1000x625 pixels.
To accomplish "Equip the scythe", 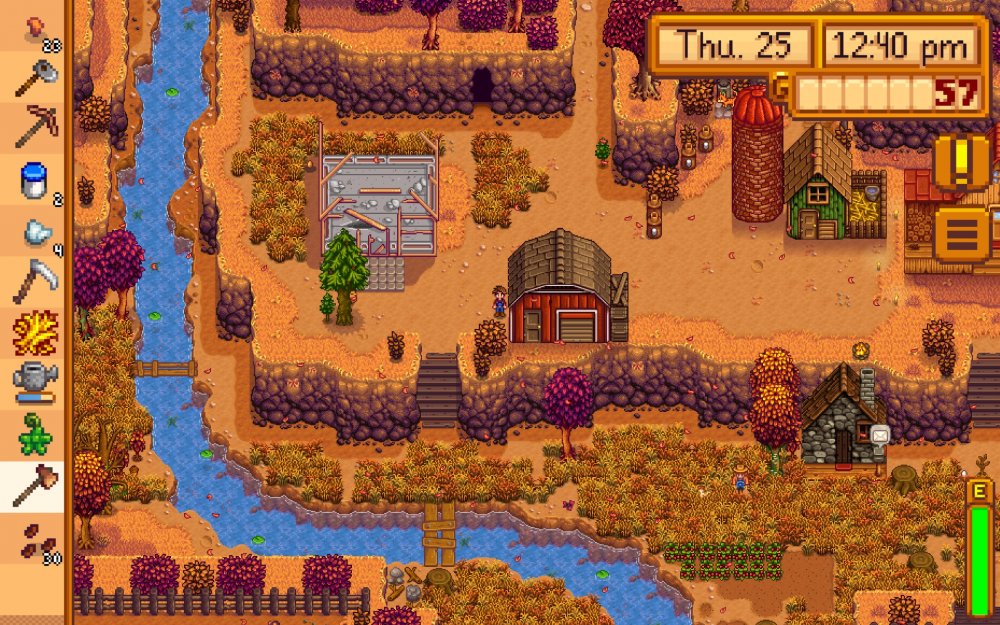I will [x=34, y=283].
